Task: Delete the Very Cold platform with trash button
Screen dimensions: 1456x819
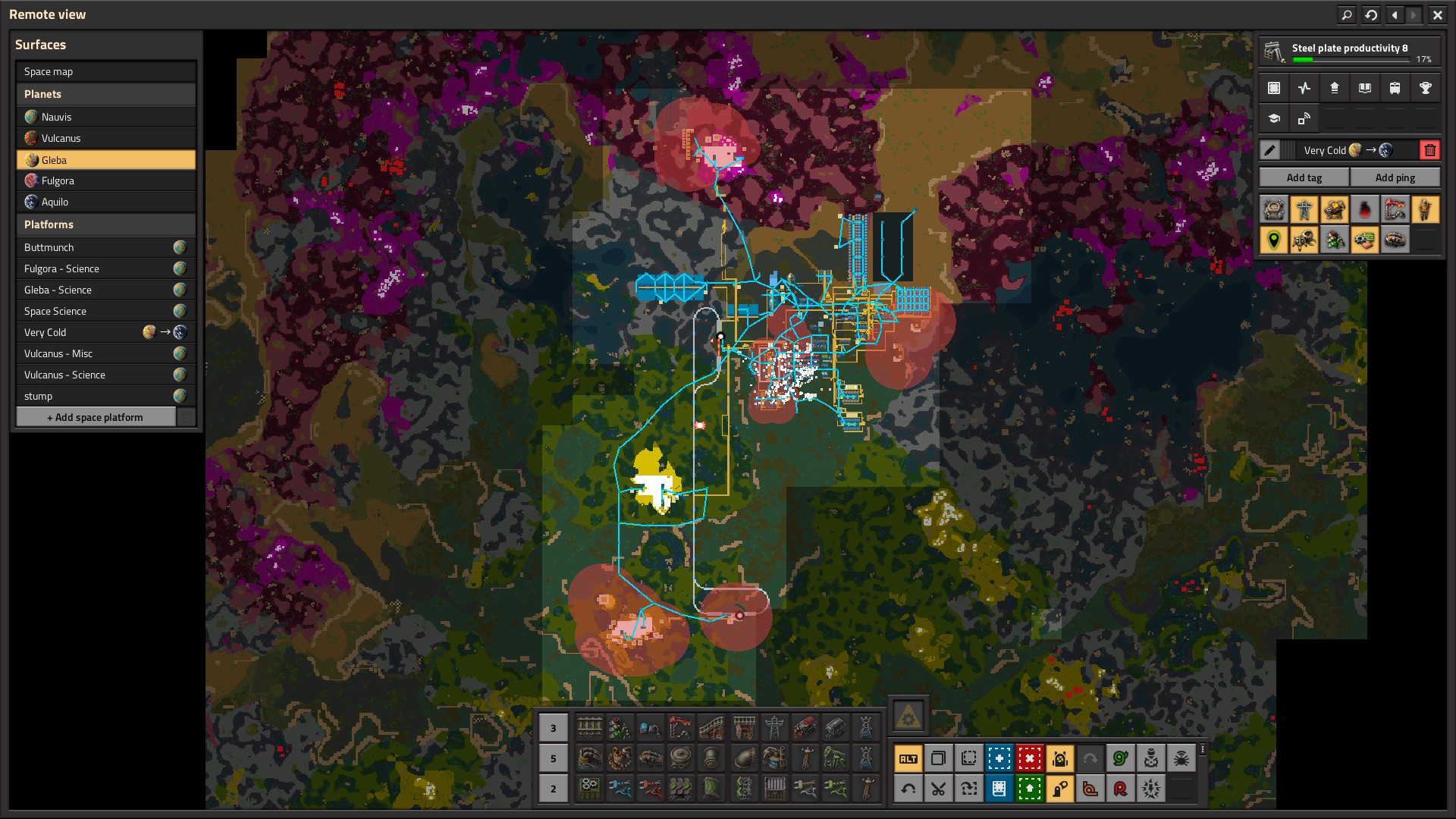Action: pos(1429,150)
